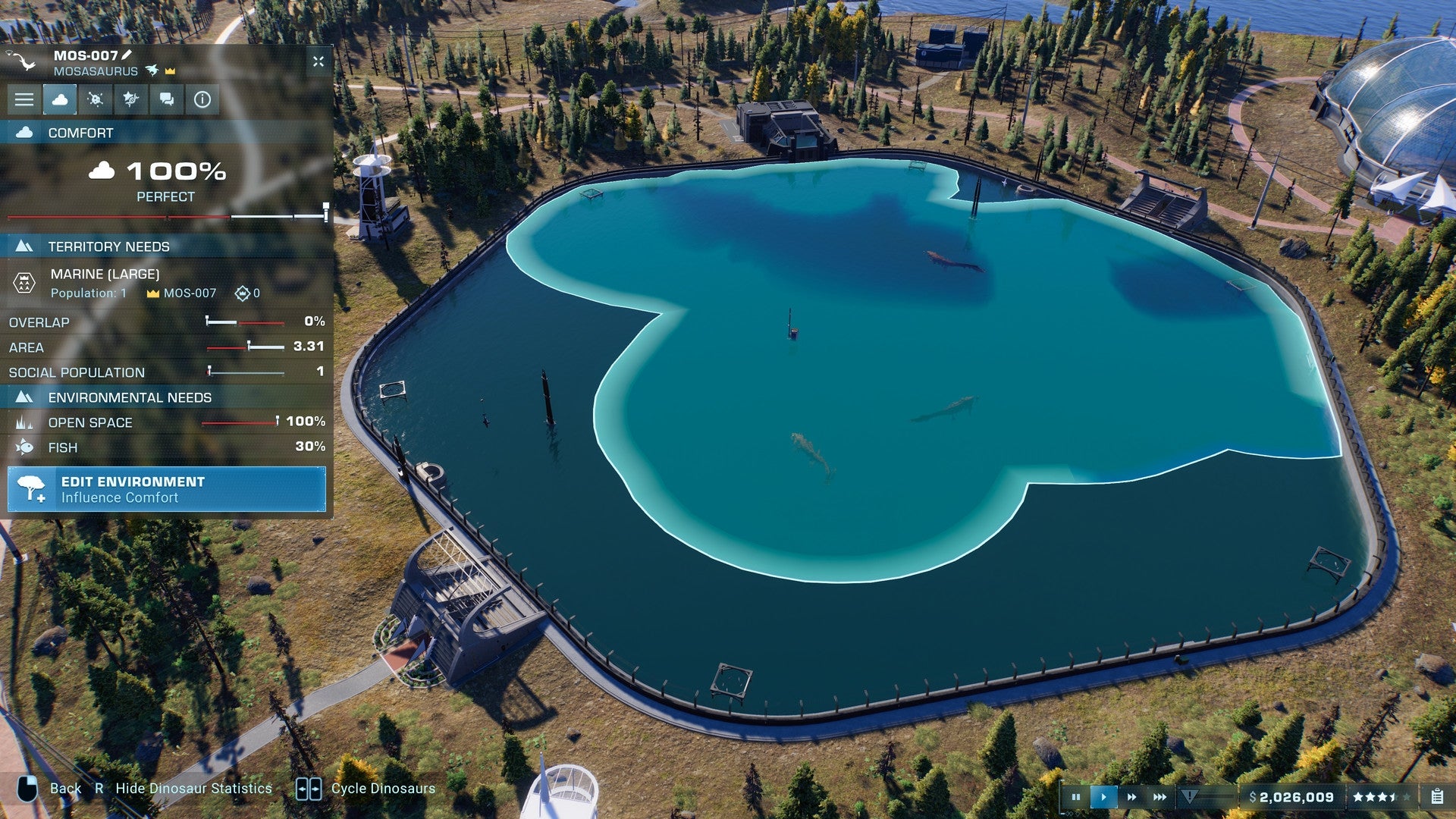Open the clipboard tasks icon in bottom bar
This screenshot has height=819, width=1456.
pos(1439,797)
